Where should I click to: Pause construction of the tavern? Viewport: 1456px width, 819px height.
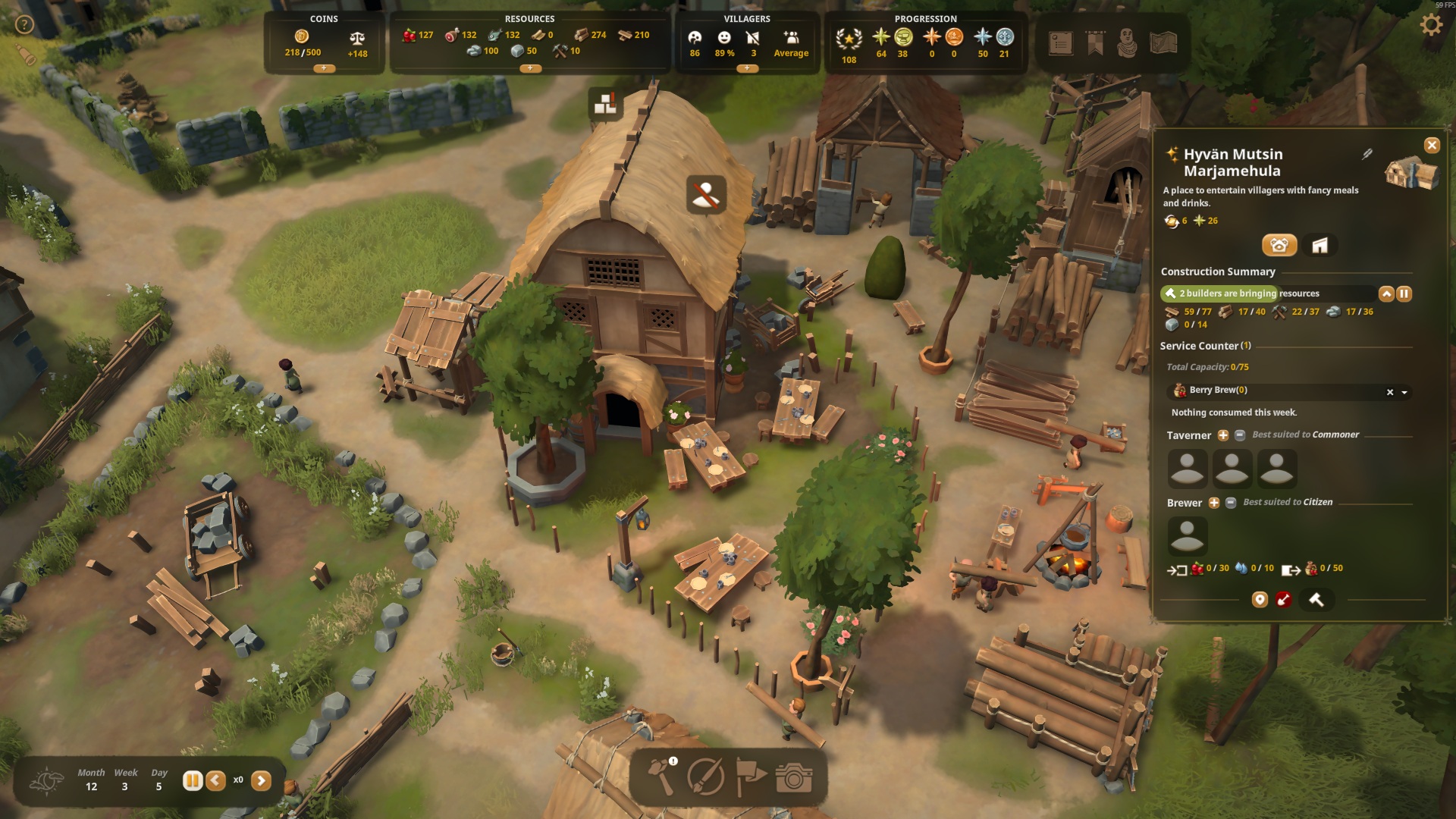(x=1404, y=293)
